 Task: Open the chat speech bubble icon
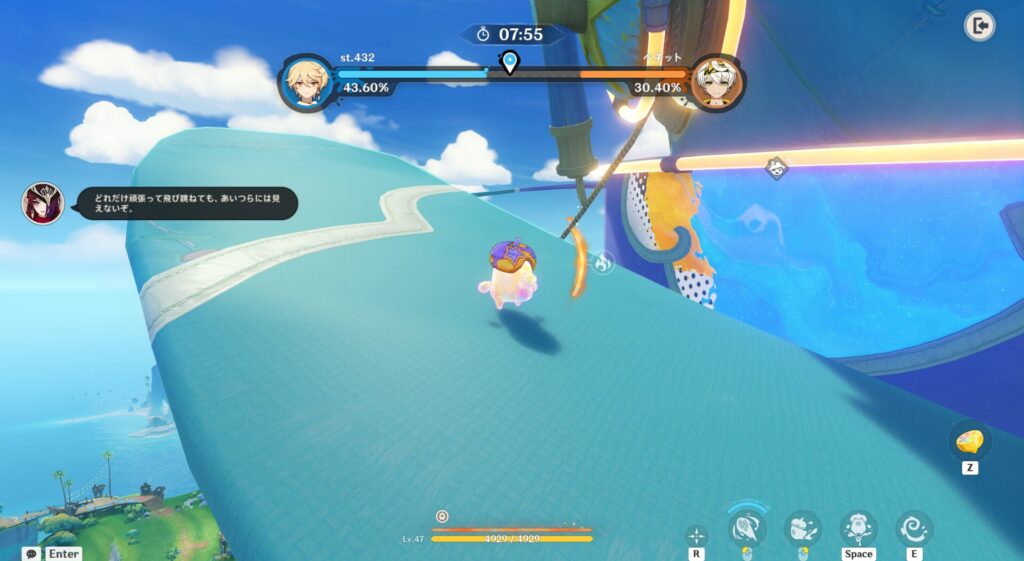pos(32,553)
